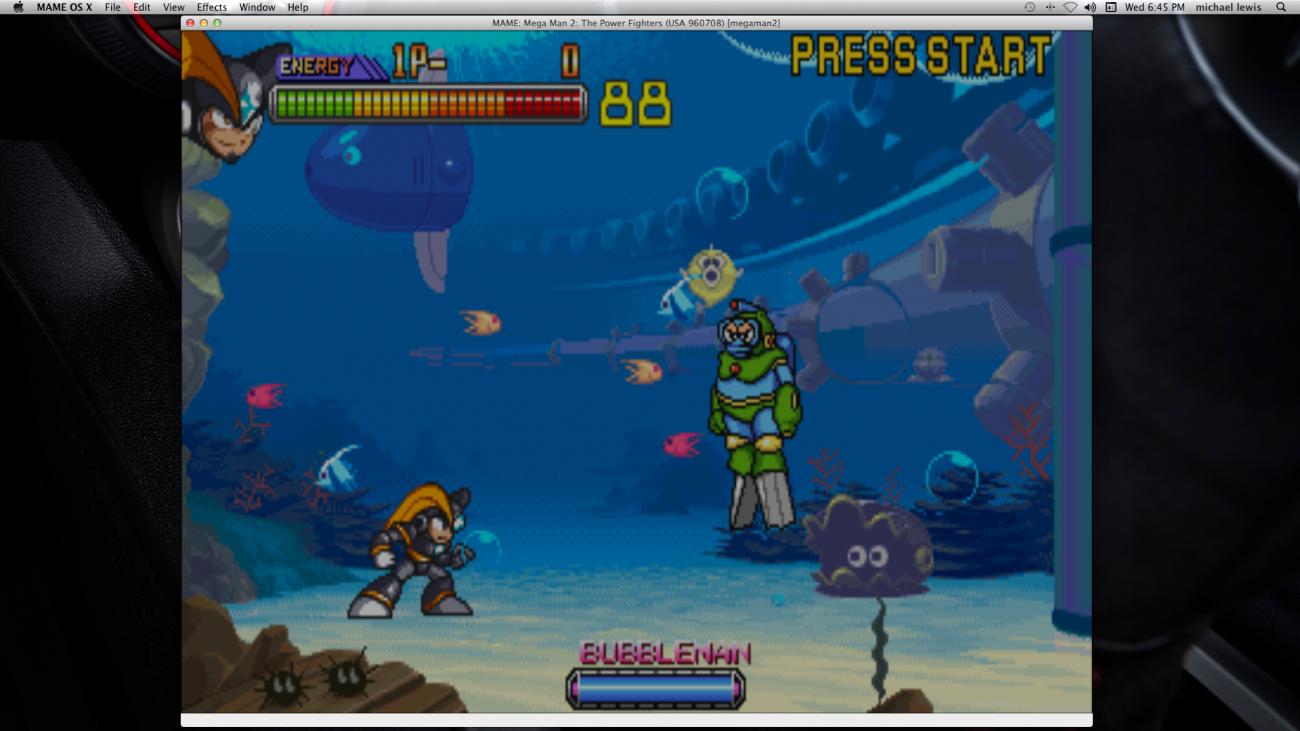The height and width of the screenshot is (731, 1300).
Task: Click the four-dot Spaces status icon
Action: 1049,7
